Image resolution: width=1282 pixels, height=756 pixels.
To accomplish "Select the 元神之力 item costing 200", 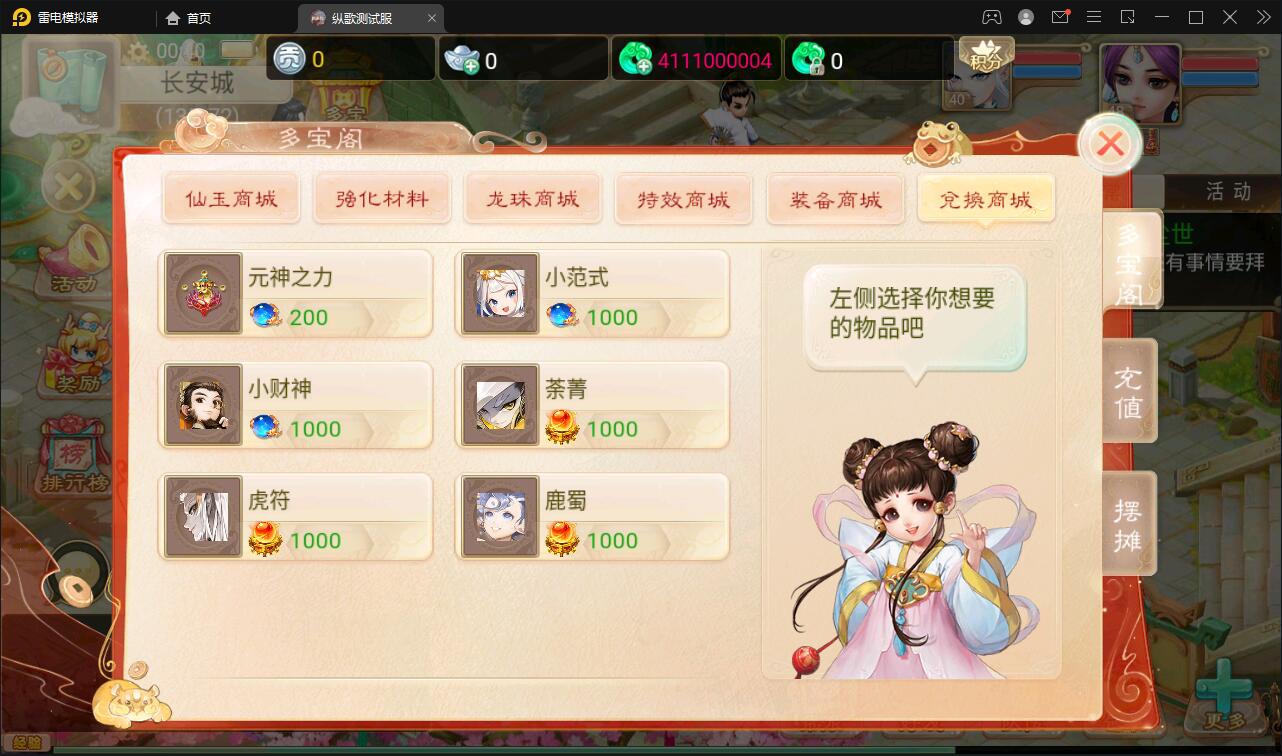I will (295, 292).
